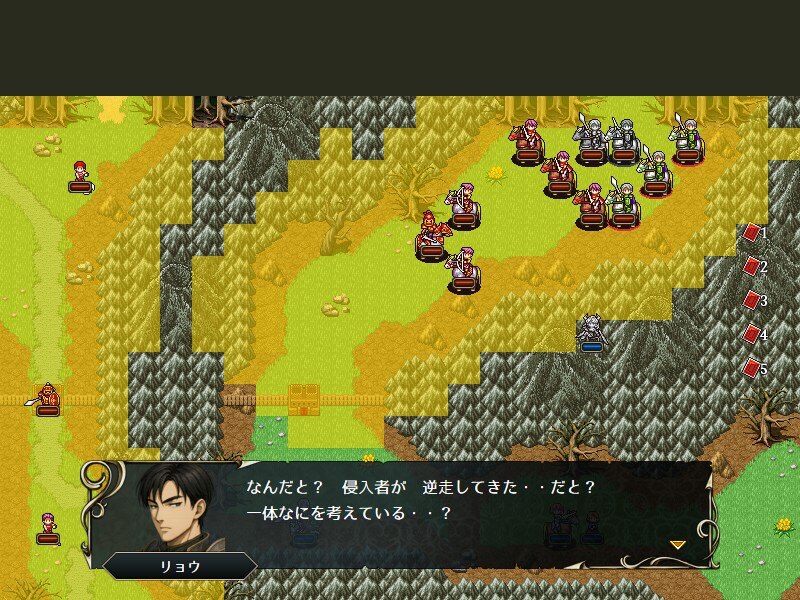Choose the red marker numbered 3
This screenshot has height=600, width=800.
pos(752,301)
